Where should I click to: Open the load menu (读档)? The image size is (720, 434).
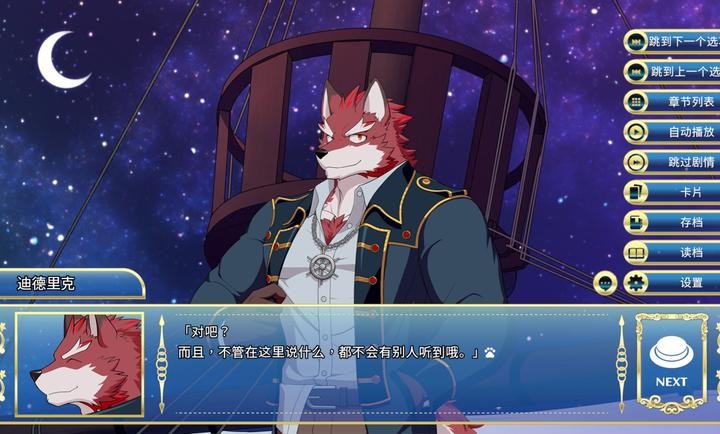(x=673, y=252)
